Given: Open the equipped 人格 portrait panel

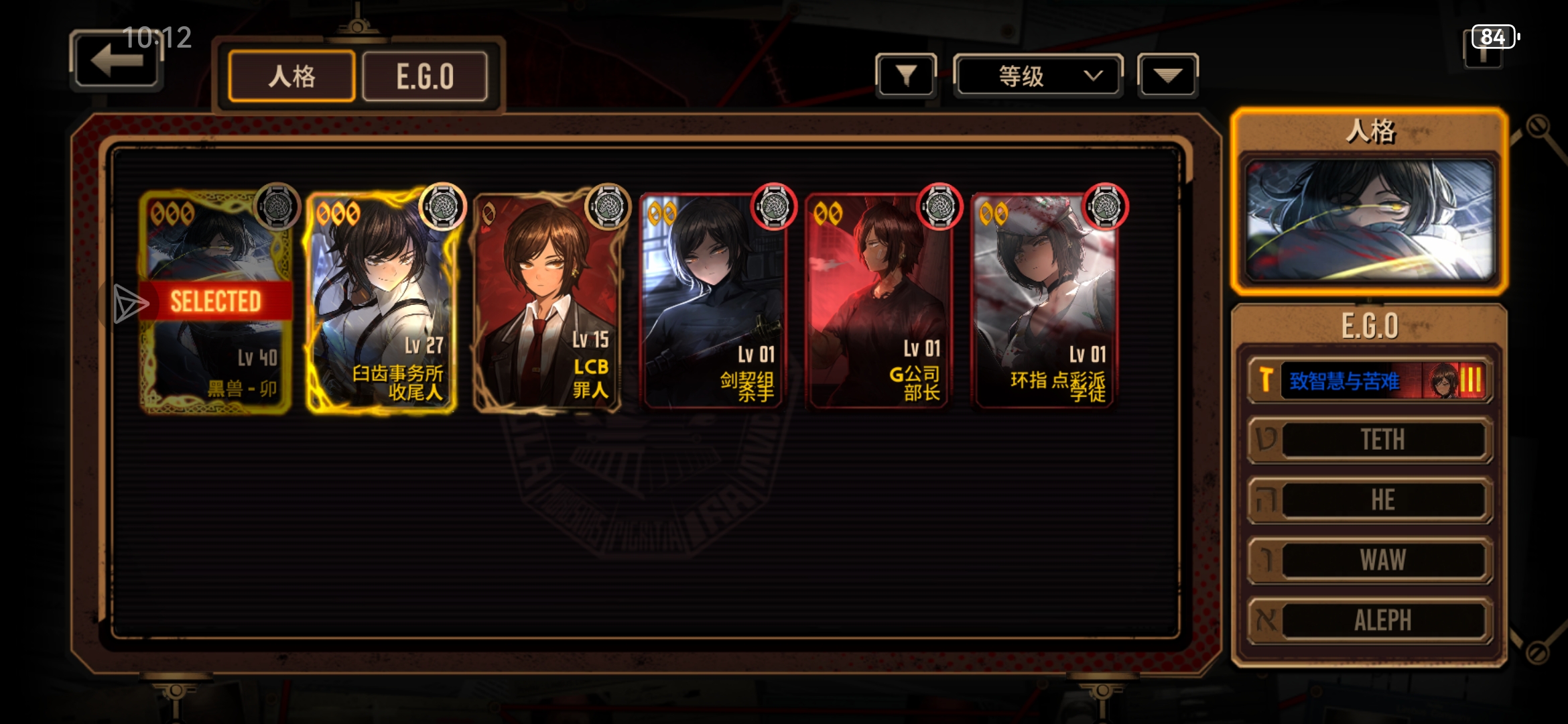Looking at the screenshot, I should [1370, 220].
